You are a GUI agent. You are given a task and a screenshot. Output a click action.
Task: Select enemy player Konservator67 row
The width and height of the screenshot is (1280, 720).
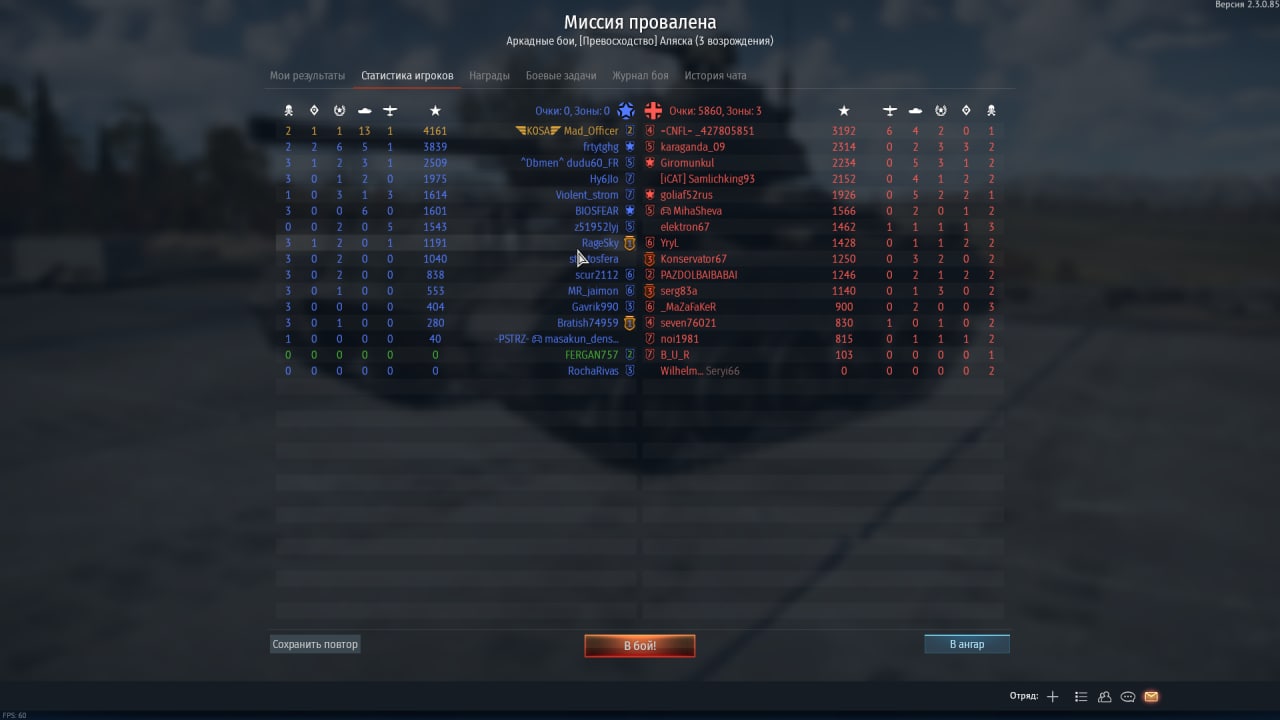693,259
